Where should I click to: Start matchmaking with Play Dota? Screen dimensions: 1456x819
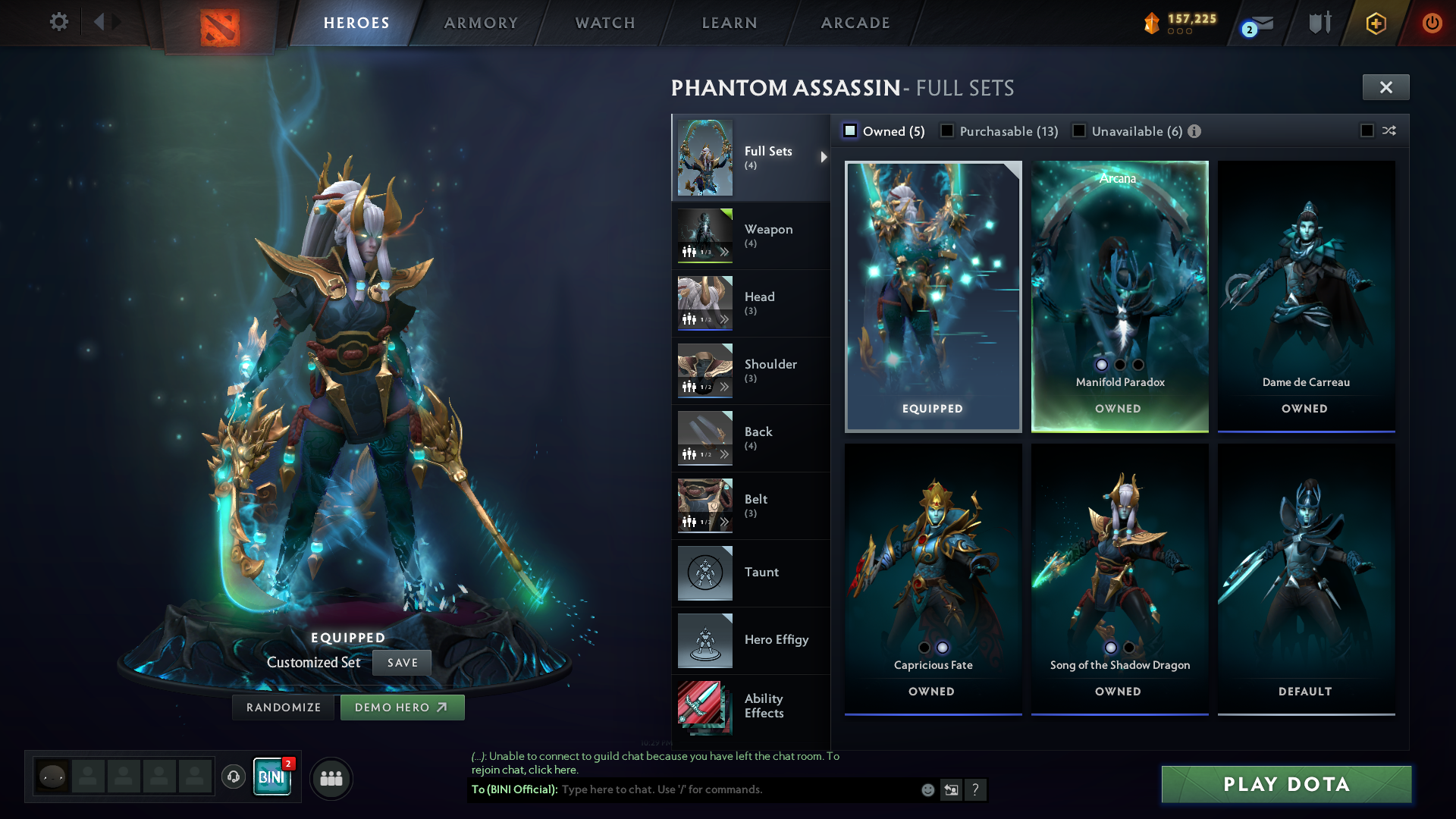(1286, 784)
